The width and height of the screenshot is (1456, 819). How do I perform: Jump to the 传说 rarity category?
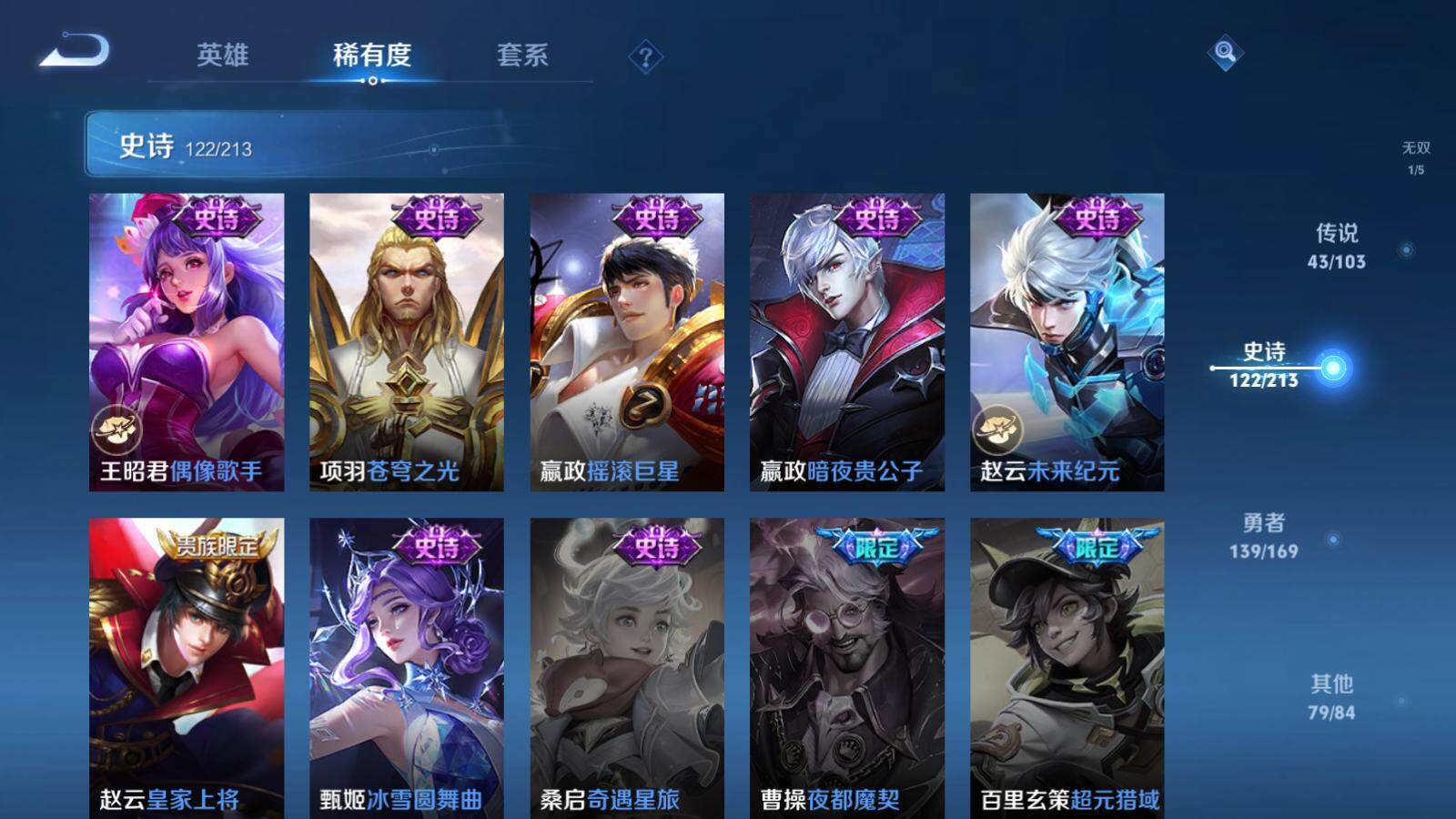click(x=1337, y=246)
